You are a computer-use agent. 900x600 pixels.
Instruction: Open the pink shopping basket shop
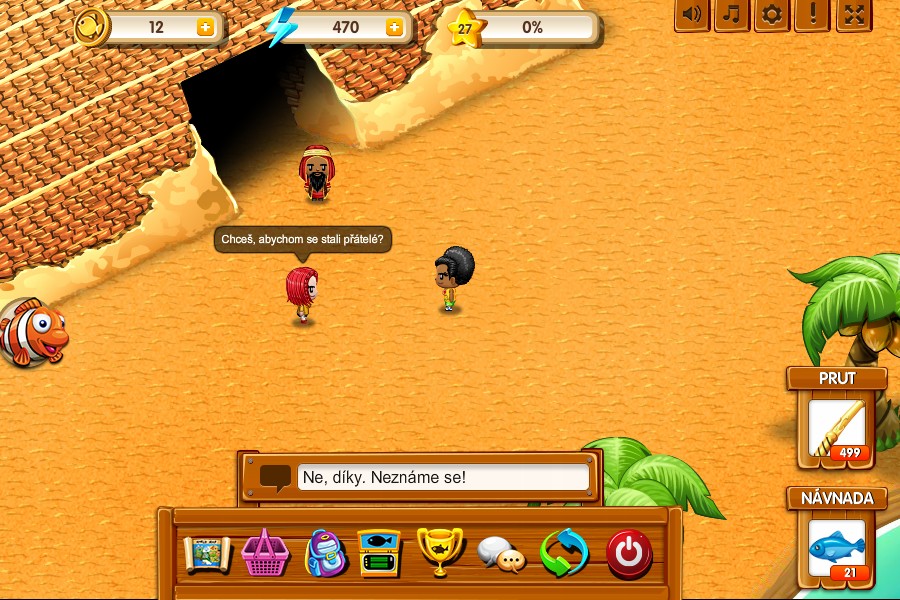[265, 553]
